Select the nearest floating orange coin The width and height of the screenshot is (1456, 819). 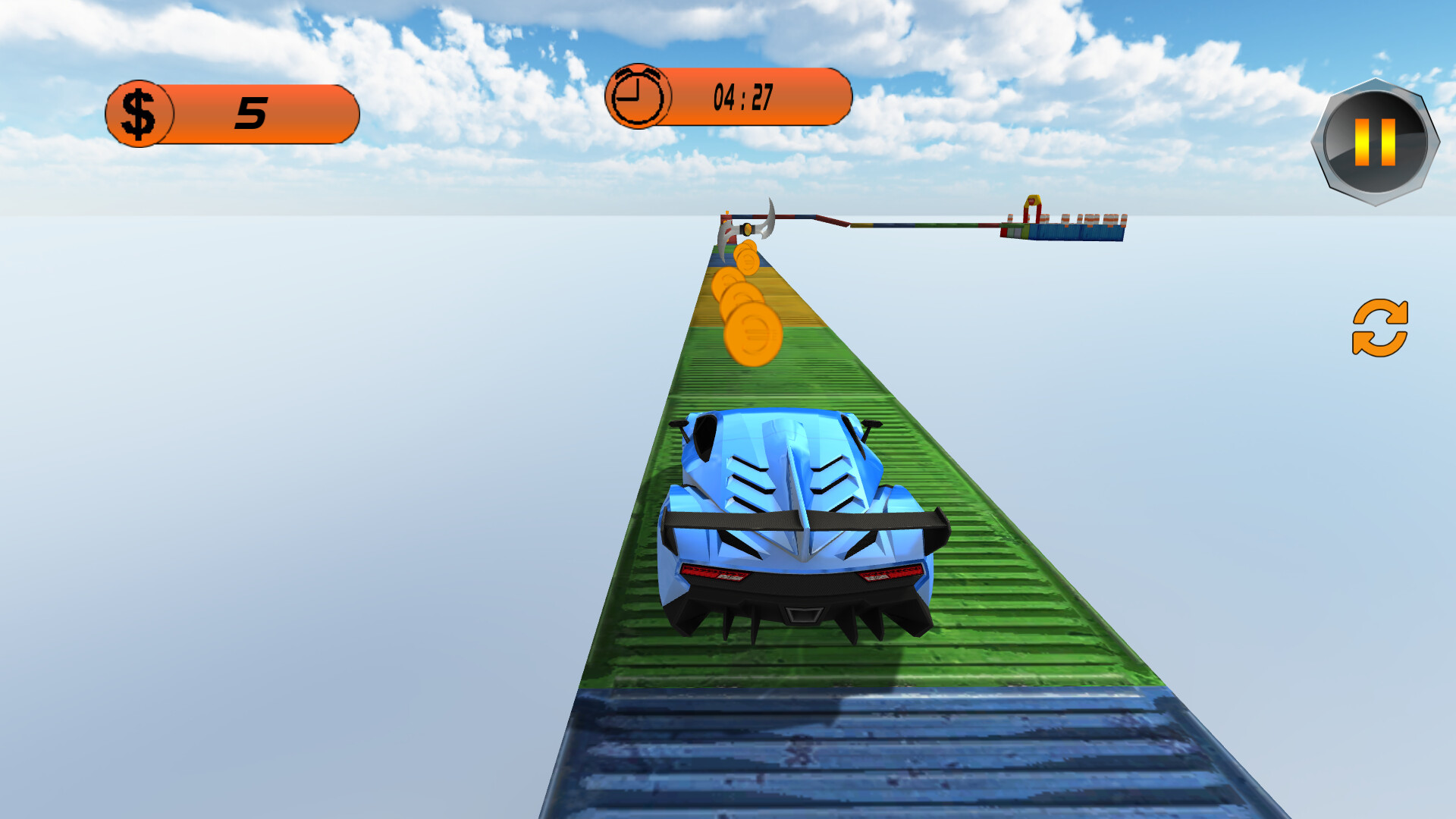(752, 334)
